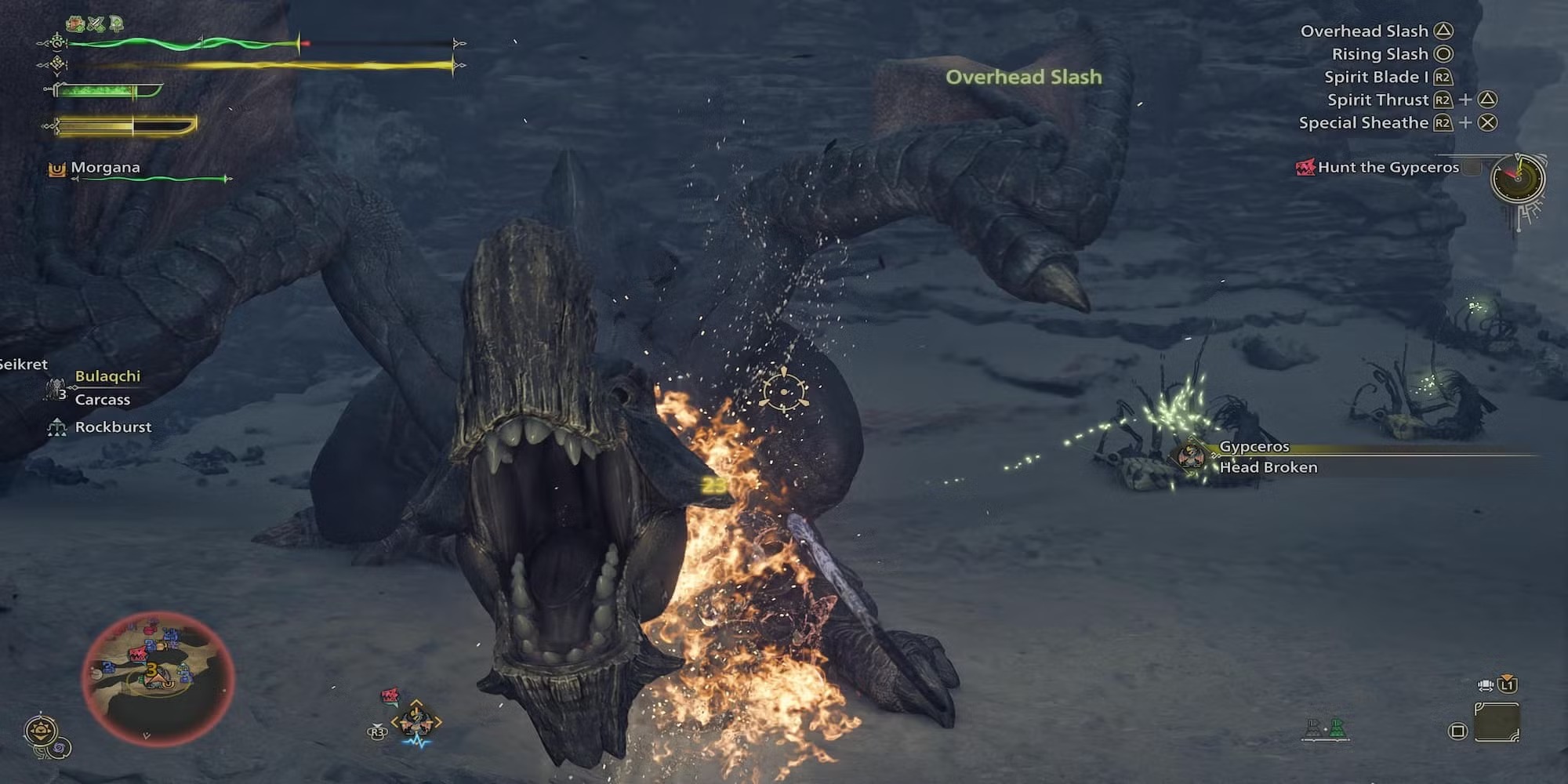Click Morgana's companion name tag
Screen dimensions: 1568x784
tap(105, 168)
